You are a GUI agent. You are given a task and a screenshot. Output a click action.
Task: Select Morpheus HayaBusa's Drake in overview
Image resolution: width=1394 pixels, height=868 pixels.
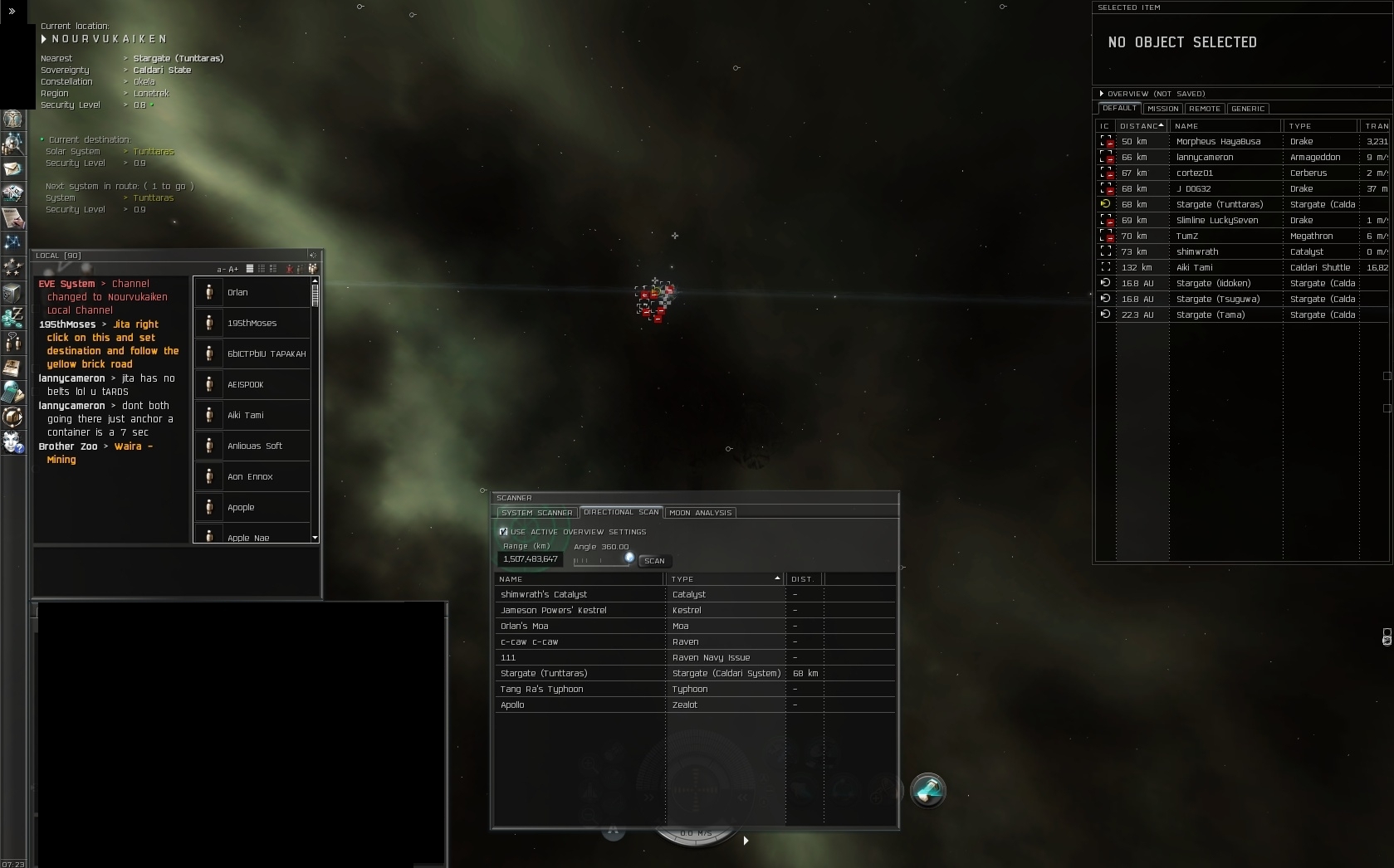1218,141
